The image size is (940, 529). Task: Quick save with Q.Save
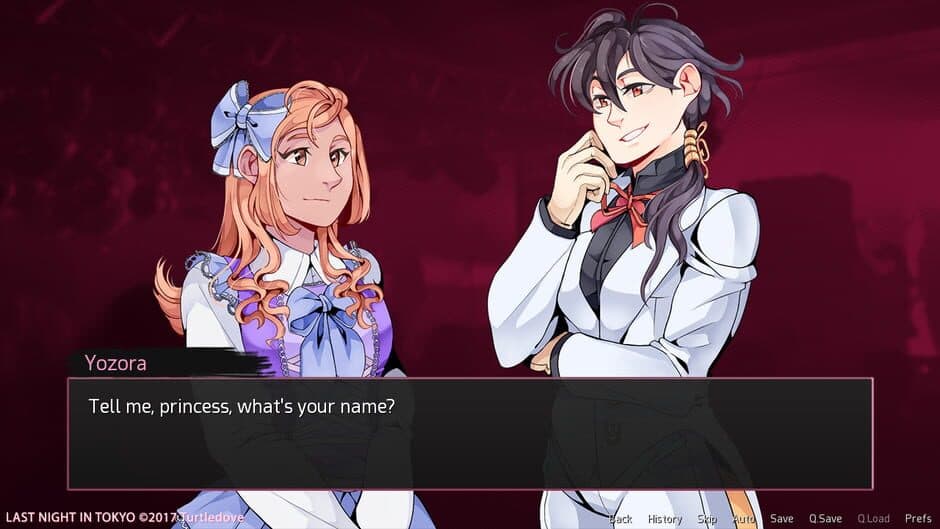(826, 518)
